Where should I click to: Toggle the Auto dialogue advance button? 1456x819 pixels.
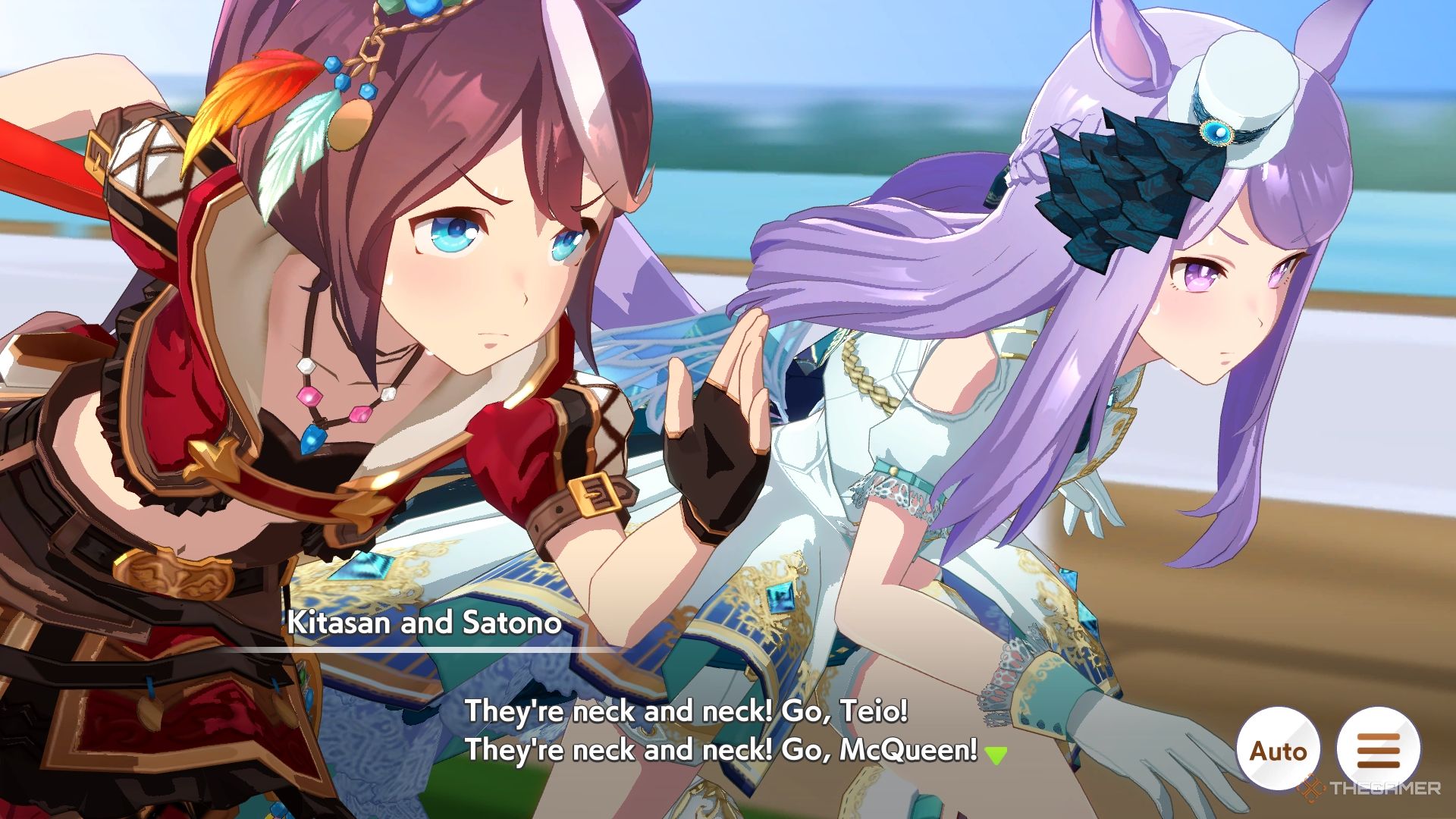coord(1279,750)
